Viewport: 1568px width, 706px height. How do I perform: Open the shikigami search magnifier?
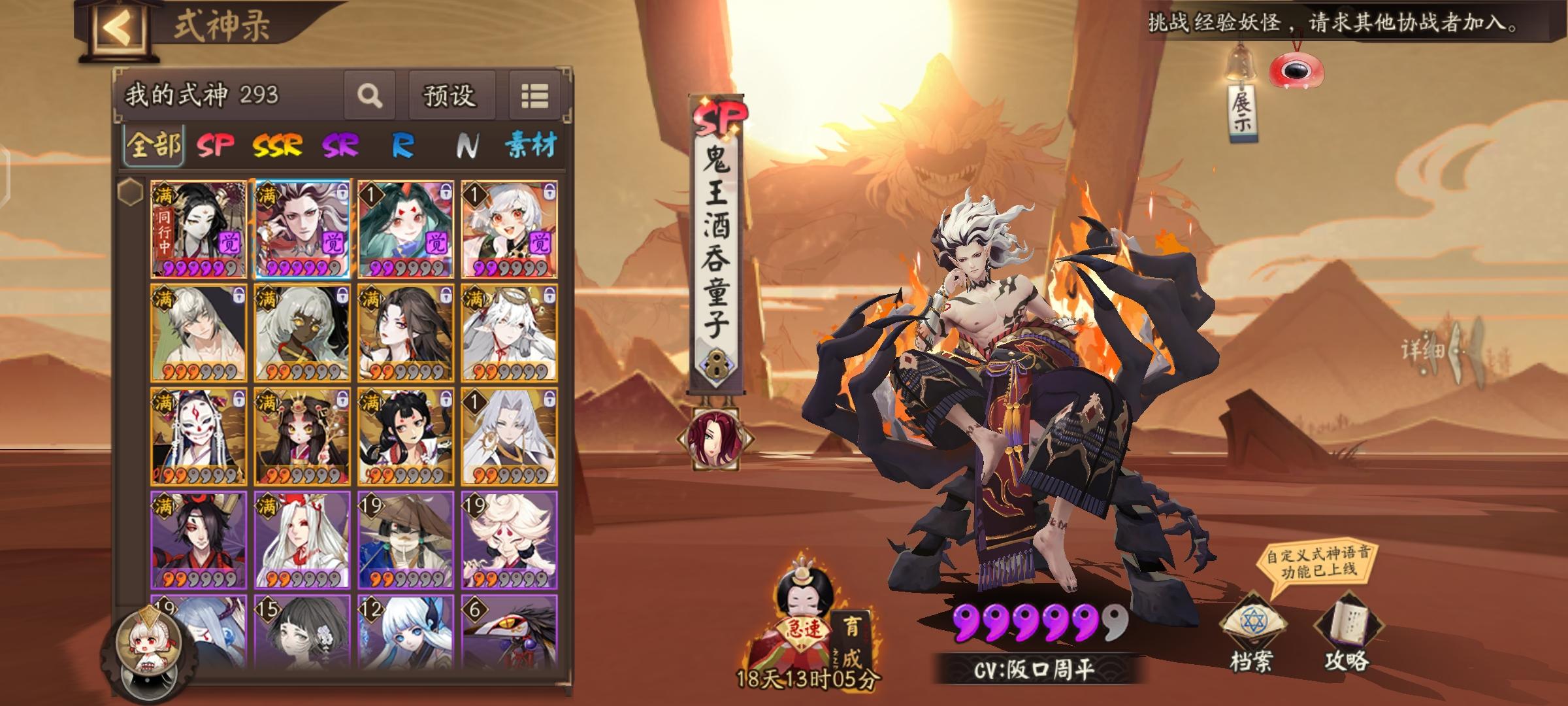coord(370,96)
